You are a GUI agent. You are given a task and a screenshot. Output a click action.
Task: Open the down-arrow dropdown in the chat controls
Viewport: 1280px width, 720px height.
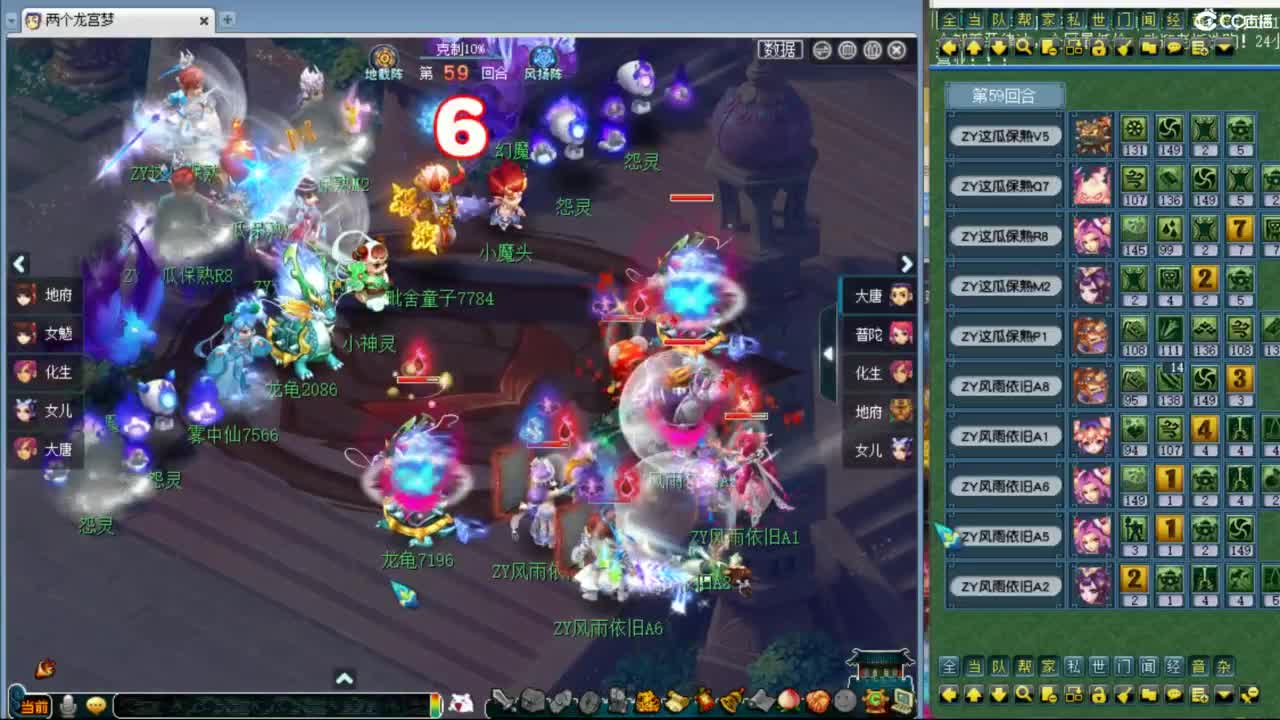[1223, 694]
